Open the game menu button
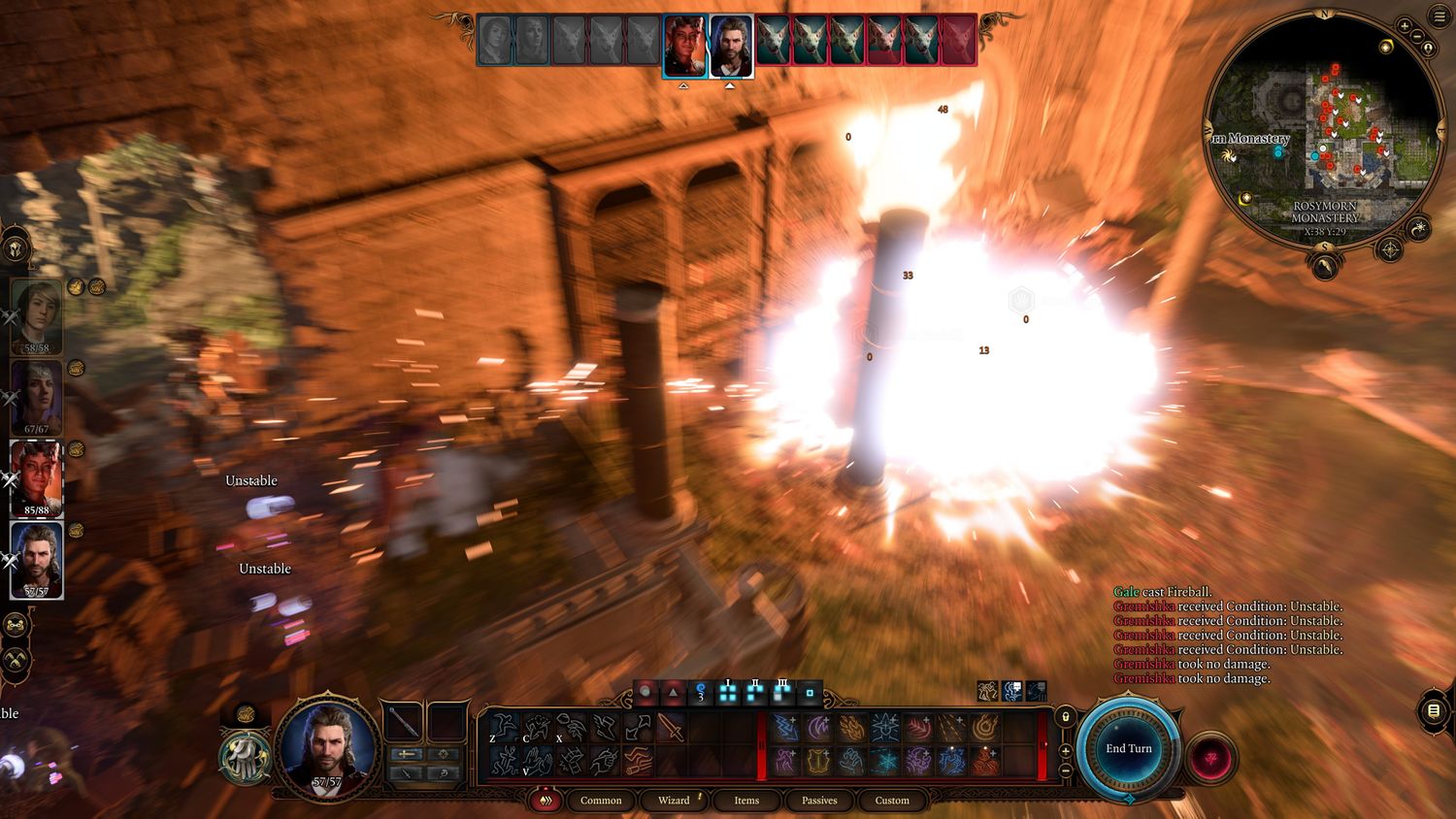The width and height of the screenshot is (1456, 819). pyautogui.click(x=1439, y=16)
